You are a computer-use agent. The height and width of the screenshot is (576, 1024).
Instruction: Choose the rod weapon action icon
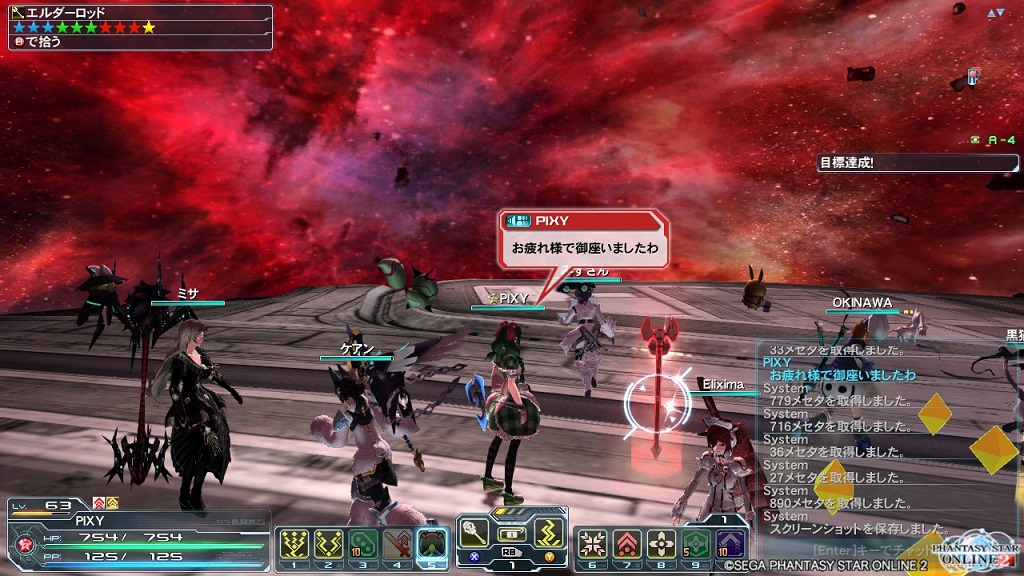pos(474,528)
